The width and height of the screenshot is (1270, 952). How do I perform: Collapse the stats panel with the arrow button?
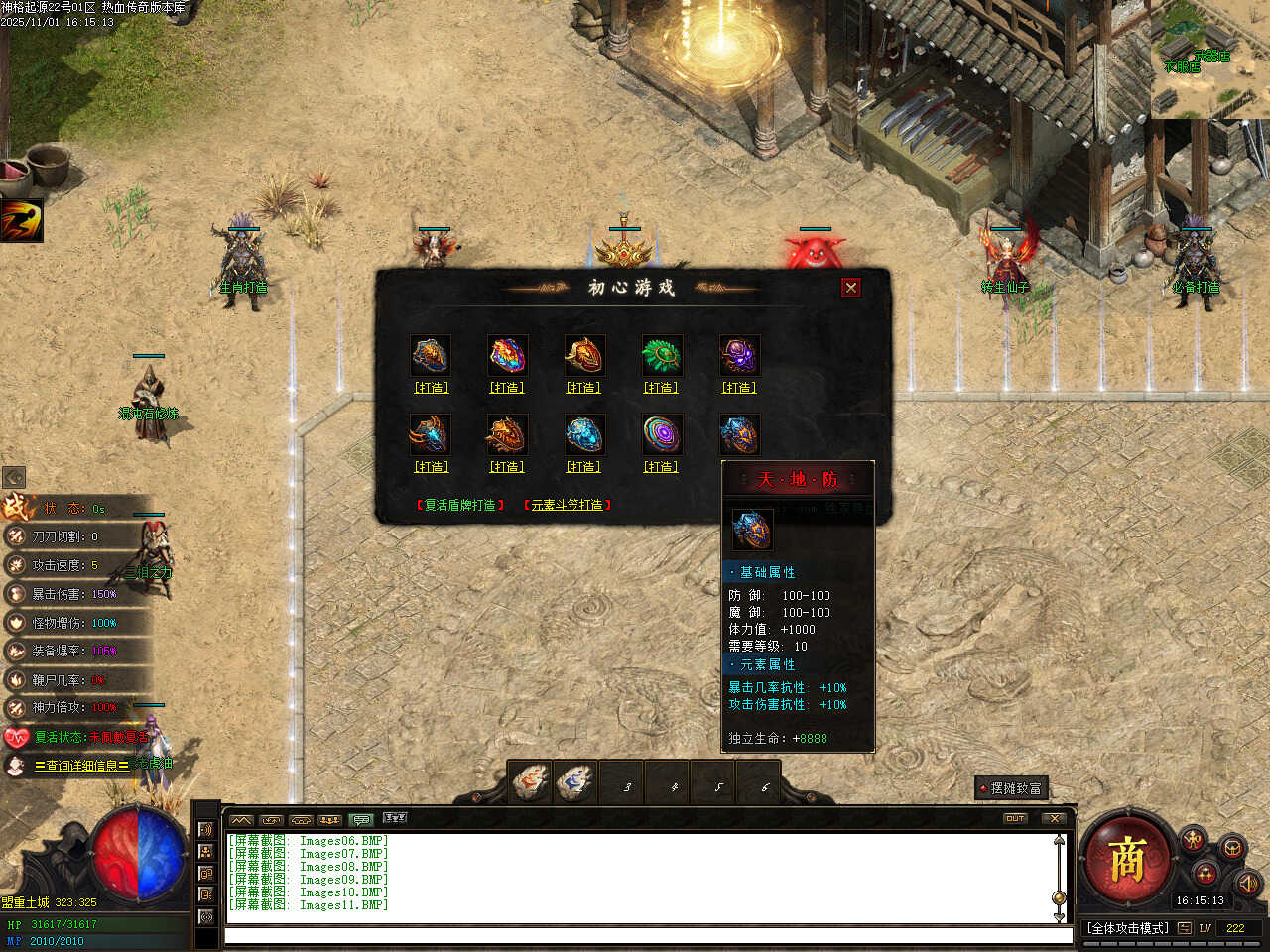pyautogui.click(x=14, y=478)
